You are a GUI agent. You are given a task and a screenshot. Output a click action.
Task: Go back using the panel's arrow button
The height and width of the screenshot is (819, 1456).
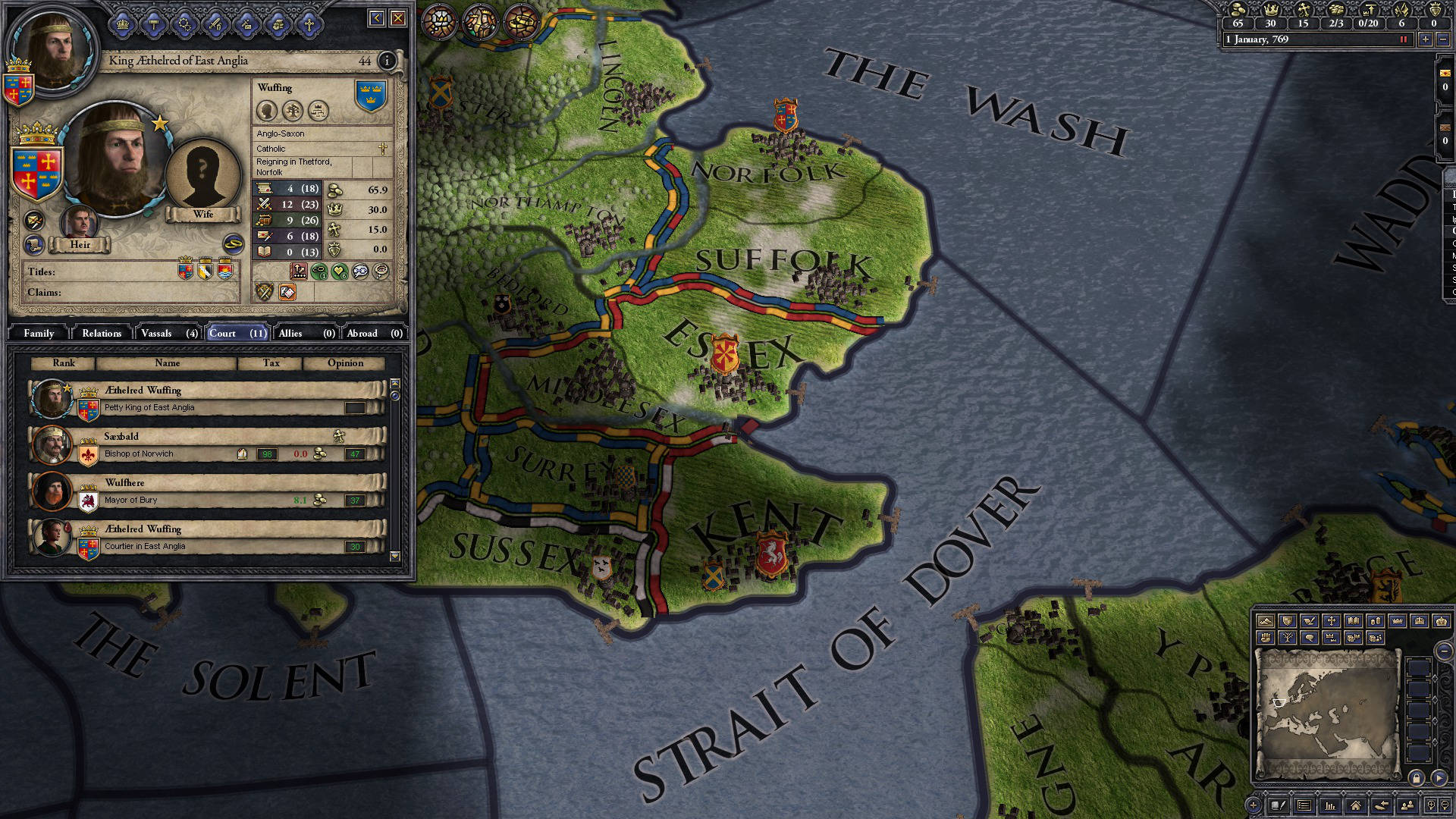[376, 17]
